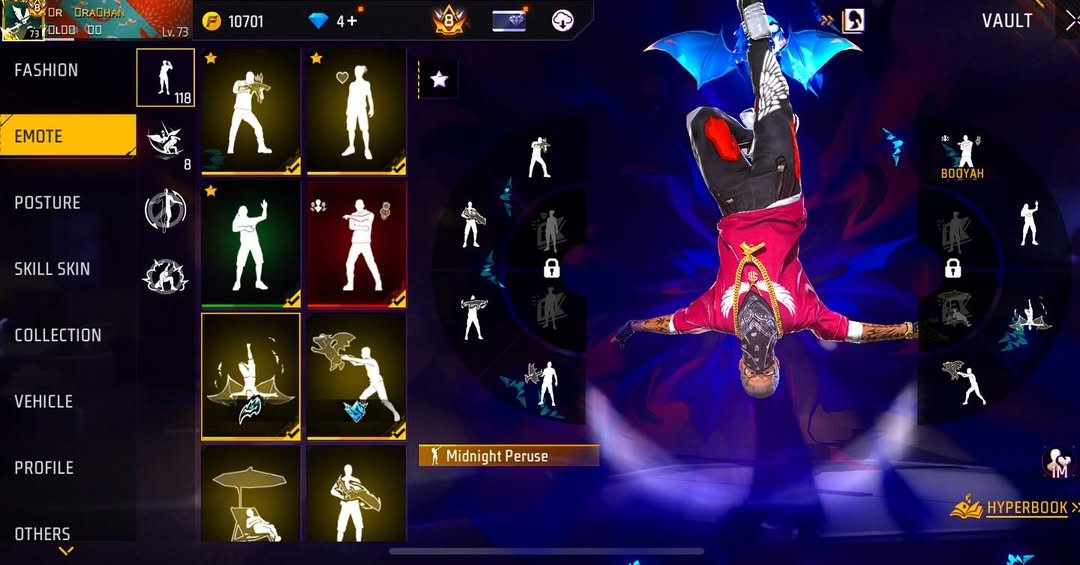Add more diamonds with the plus
This screenshot has width=1080, height=565.
353,21
